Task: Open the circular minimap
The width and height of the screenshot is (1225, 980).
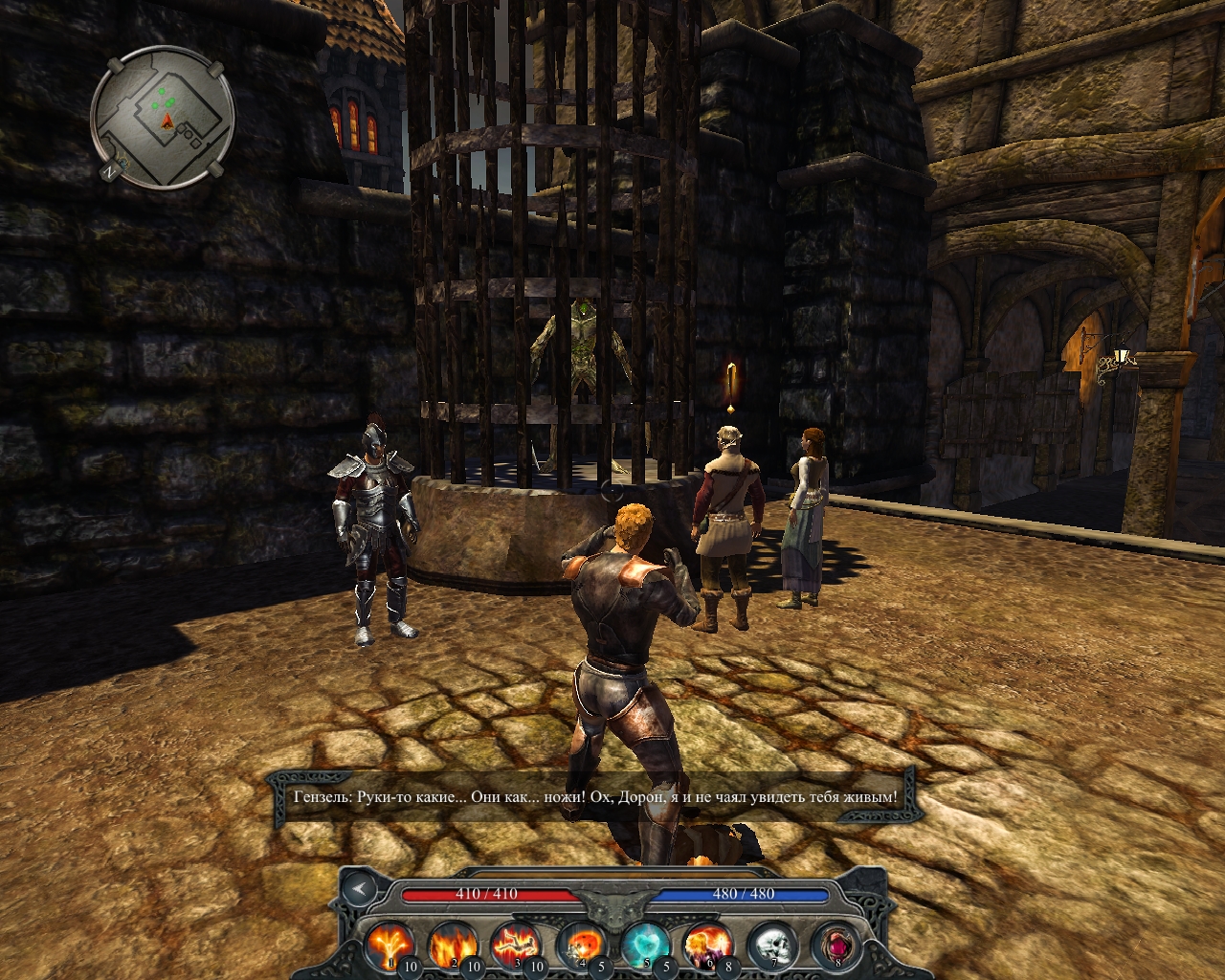Action: click(163, 119)
